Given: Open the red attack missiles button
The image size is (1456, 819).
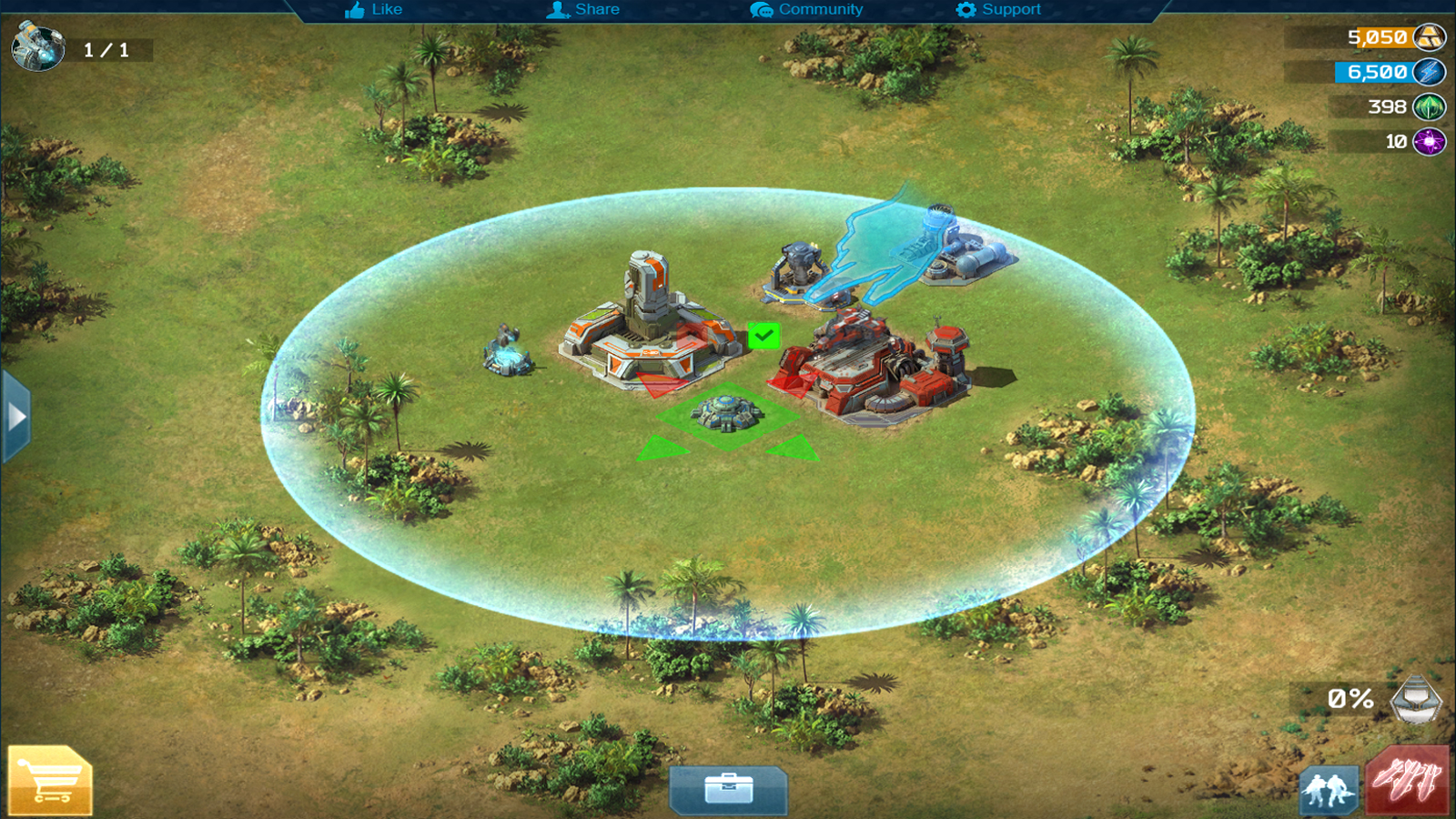Looking at the screenshot, I should tap(1407, 780).
